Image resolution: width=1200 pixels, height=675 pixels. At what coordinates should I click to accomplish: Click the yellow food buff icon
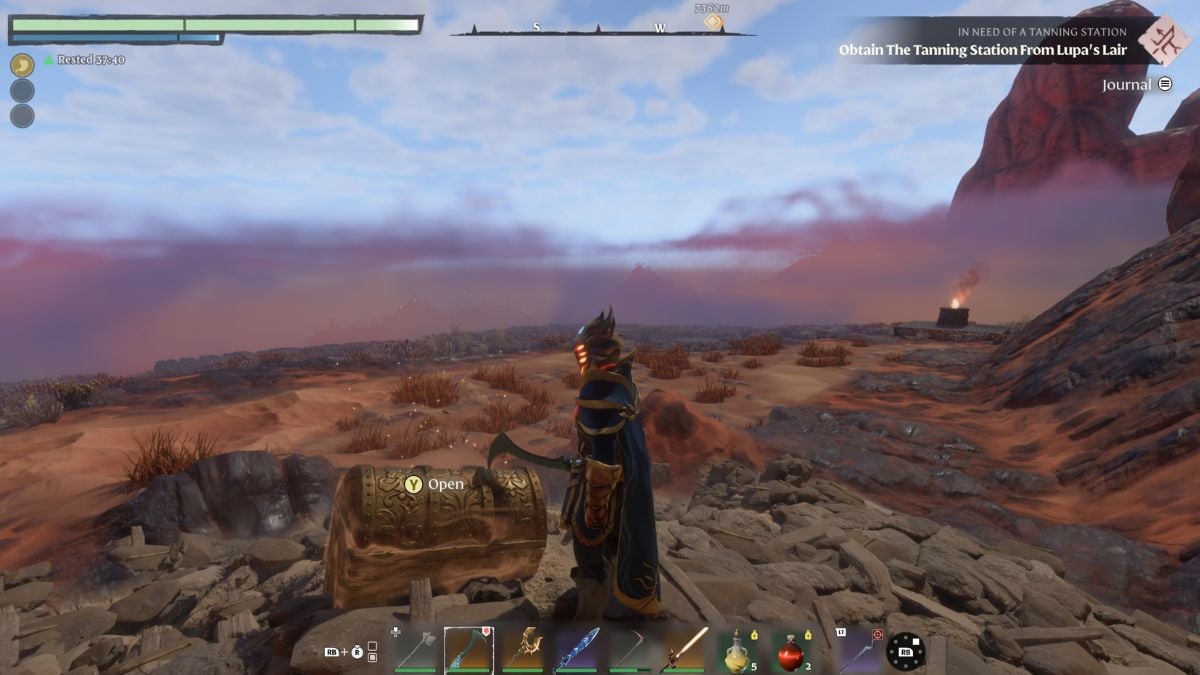(x=22, y=65)
